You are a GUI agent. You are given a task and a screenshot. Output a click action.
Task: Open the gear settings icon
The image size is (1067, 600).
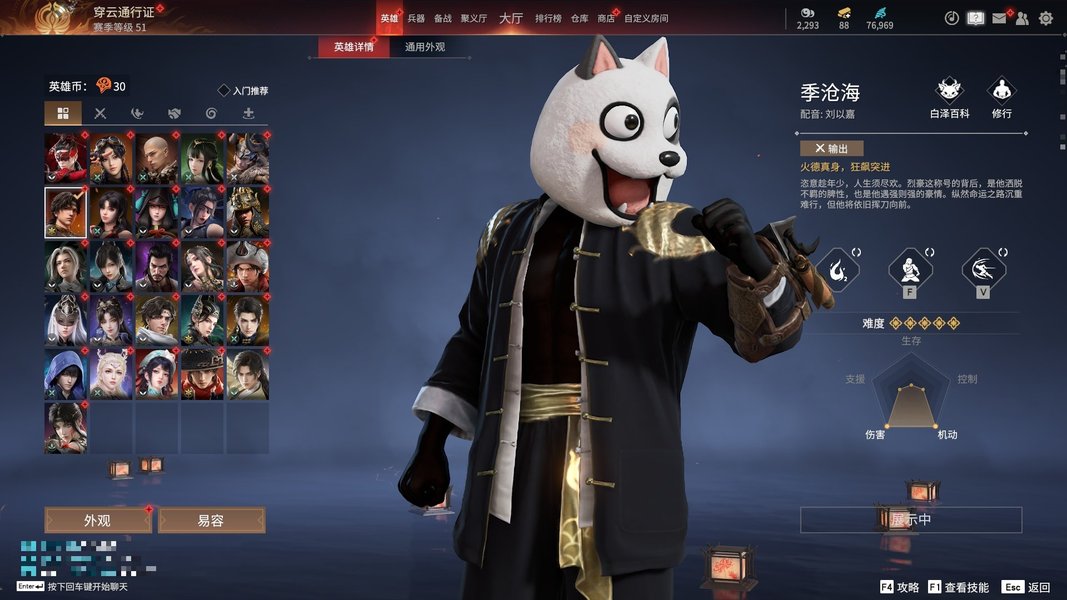[1046, 18]
